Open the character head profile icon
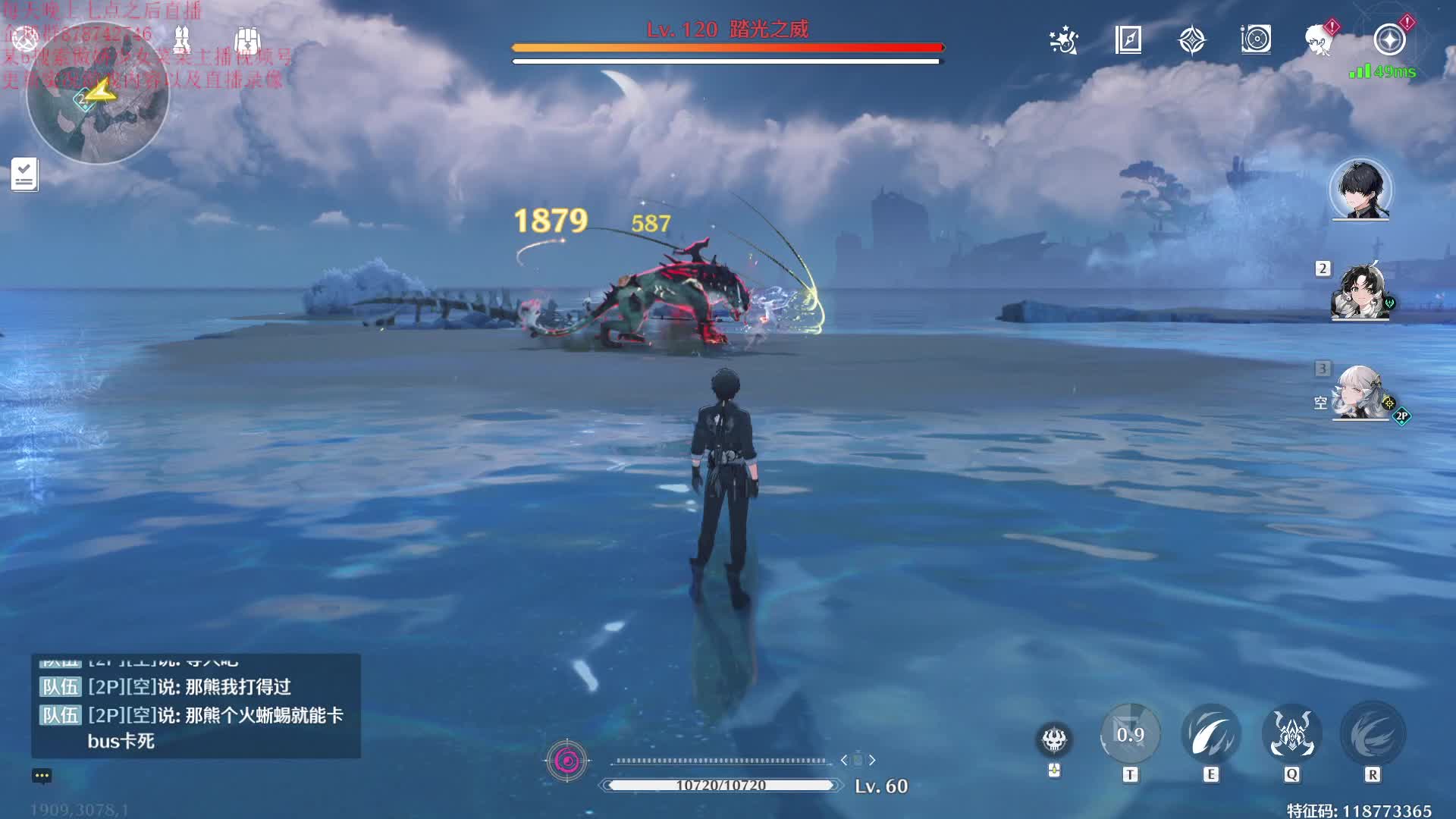1456x819 pixels. [1320, 39]
